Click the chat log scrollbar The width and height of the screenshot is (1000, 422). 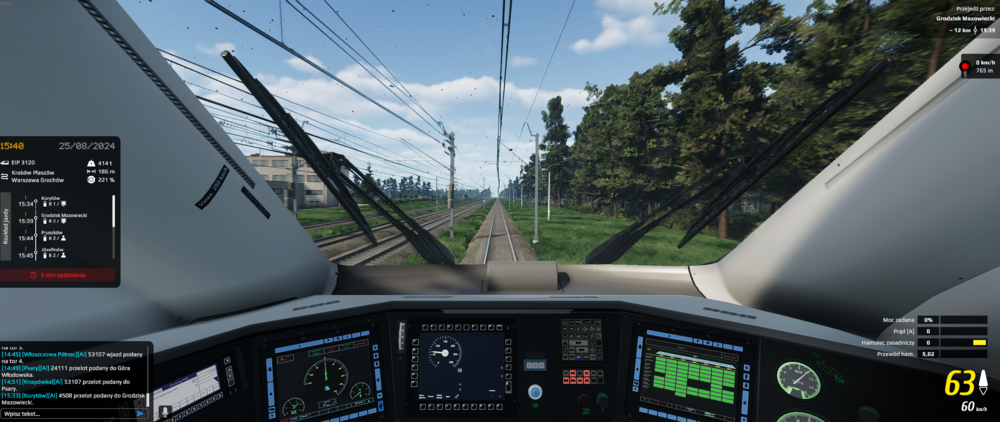[150, 375]
